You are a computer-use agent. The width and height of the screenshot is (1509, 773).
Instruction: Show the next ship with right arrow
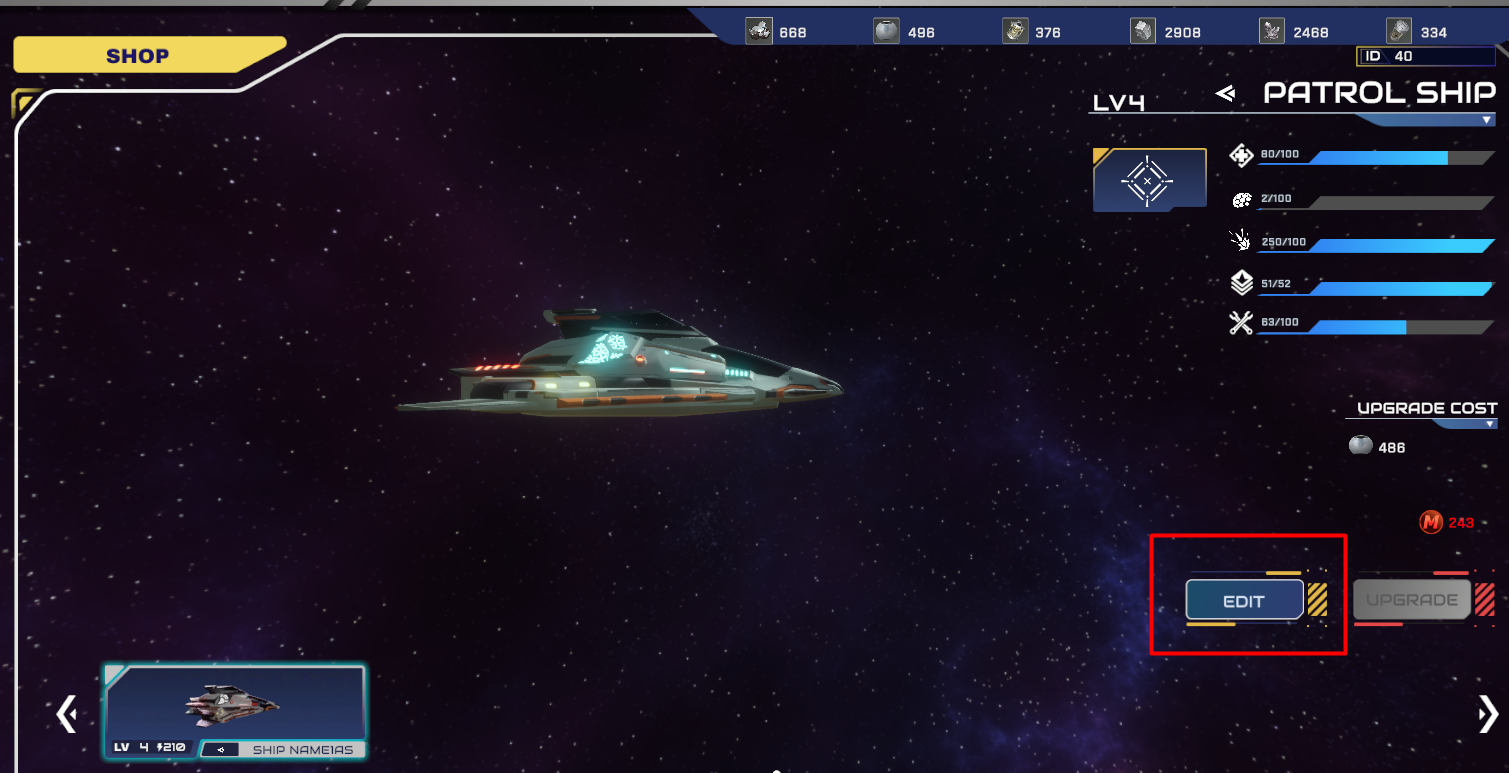(x=1487, y=714)
